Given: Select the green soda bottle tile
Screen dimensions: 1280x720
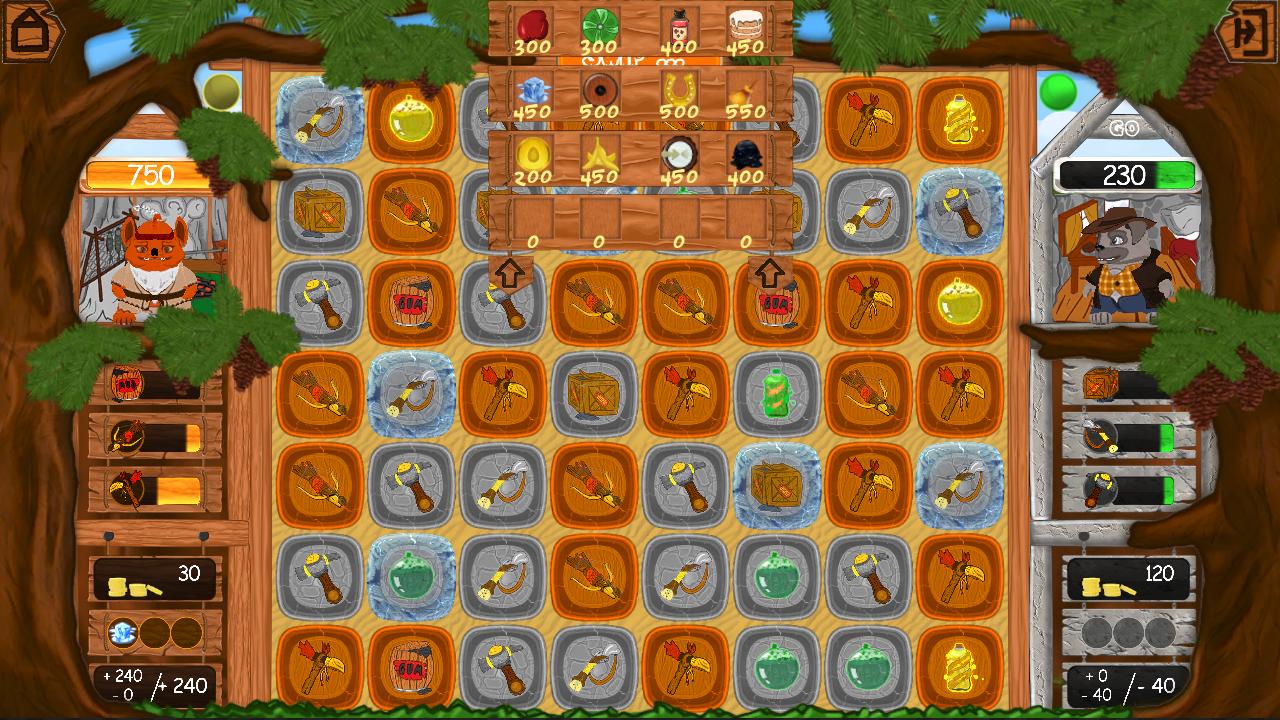Looking at the screenshot, I should click(778, 397).
